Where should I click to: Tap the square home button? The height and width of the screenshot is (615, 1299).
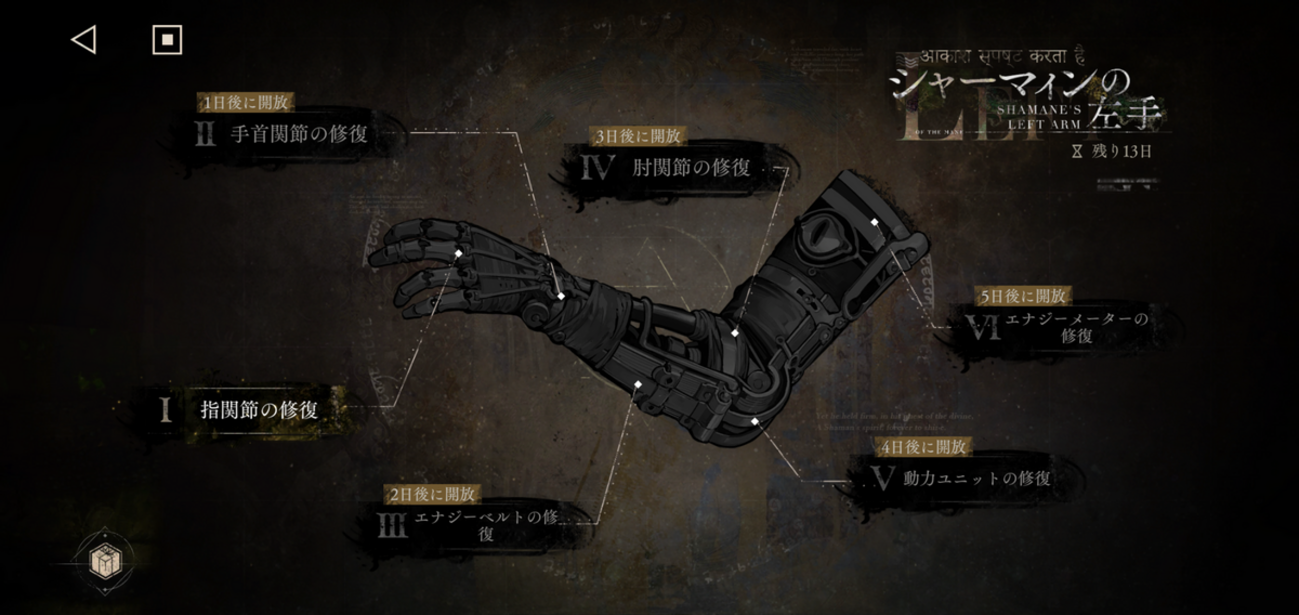tap(167, 40)
